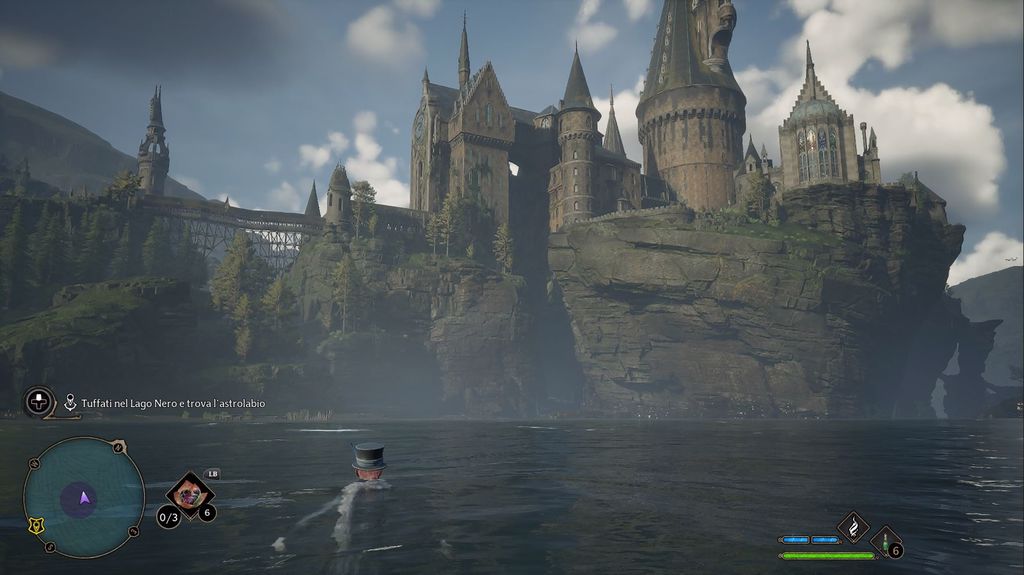Select the flower item in the tool wheel
This screenshot has width=1024, height=575.
188,492
